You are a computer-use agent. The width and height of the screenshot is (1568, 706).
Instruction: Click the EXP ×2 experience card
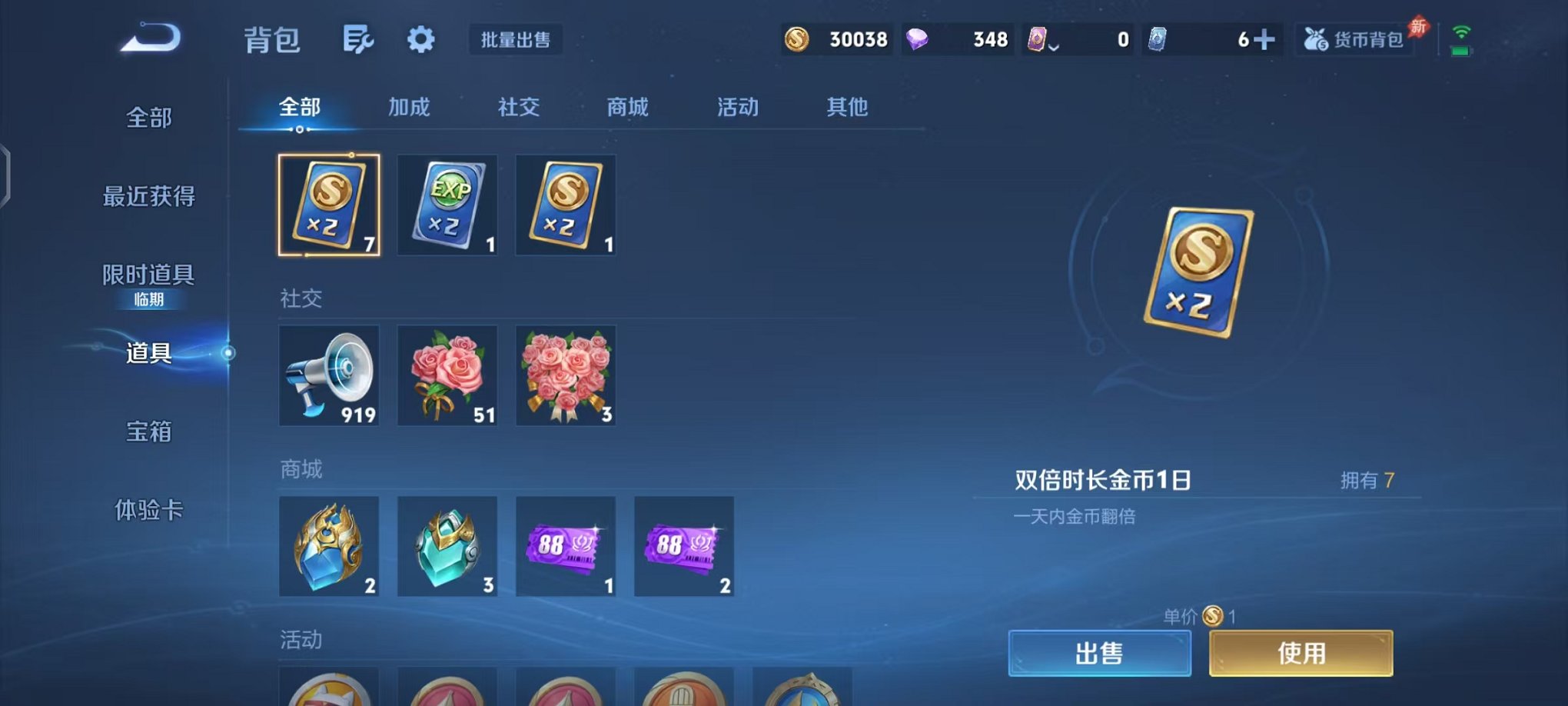point(447,205)
